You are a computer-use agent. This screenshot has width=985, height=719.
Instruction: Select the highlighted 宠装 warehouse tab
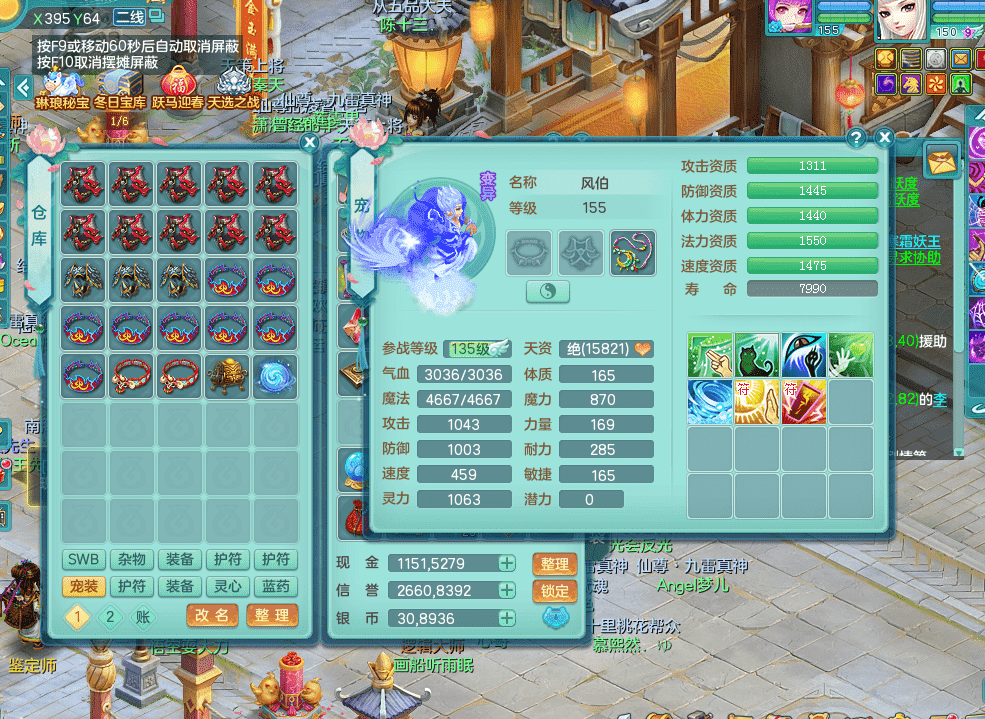84,587
